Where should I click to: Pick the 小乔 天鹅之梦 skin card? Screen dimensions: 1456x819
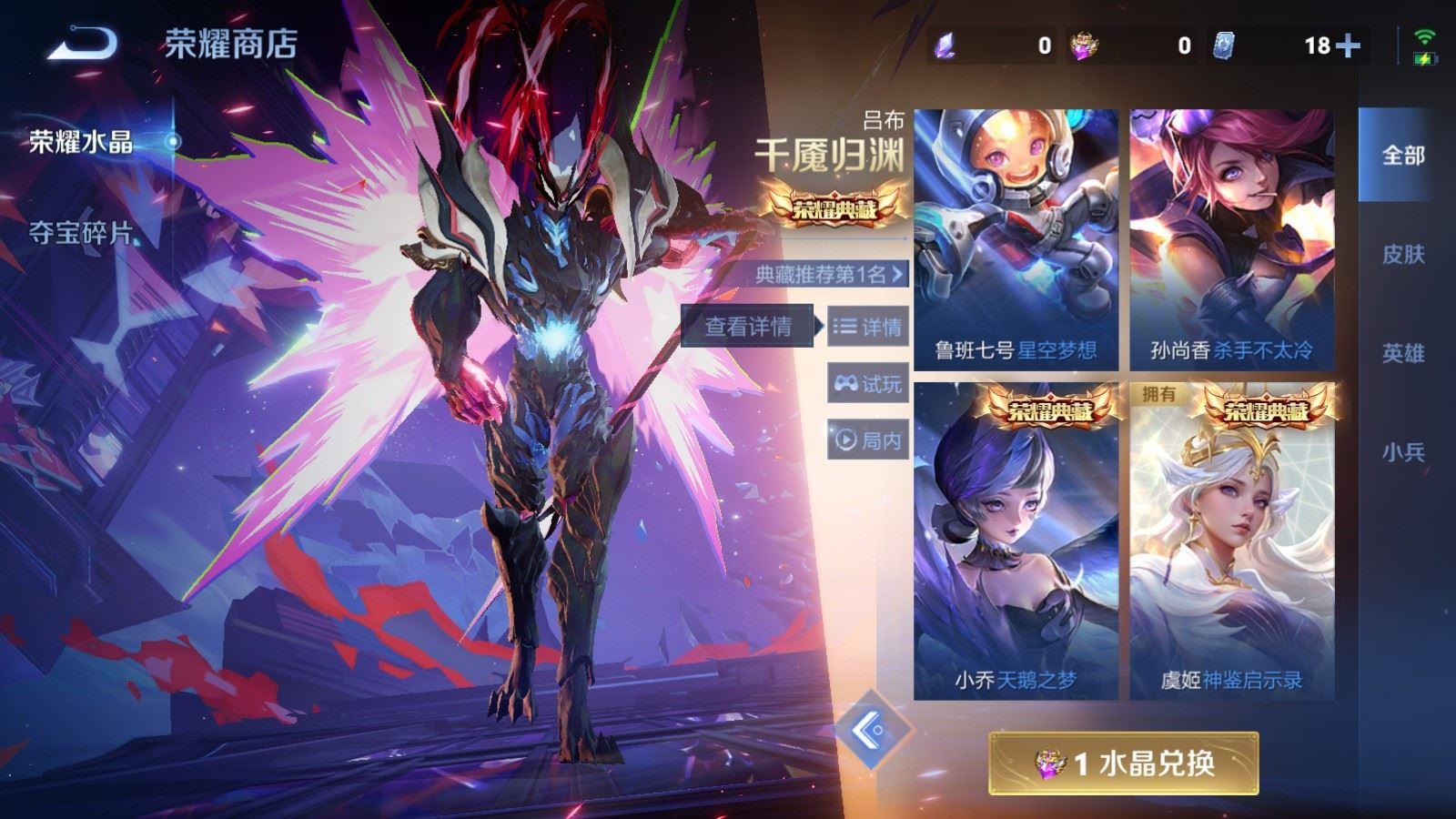click(x=1016, y=541)
